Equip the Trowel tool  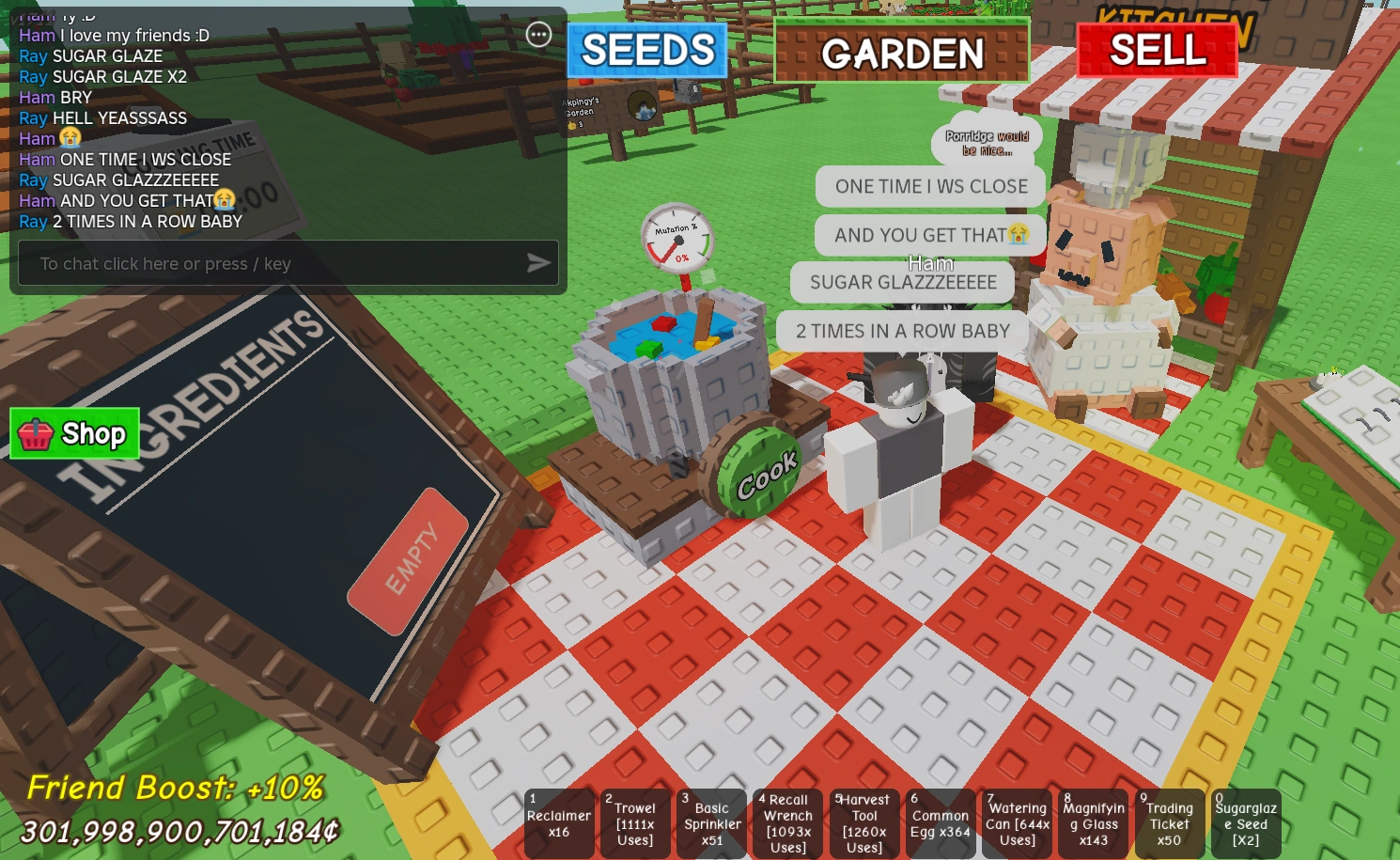click(x=635, y=822)
